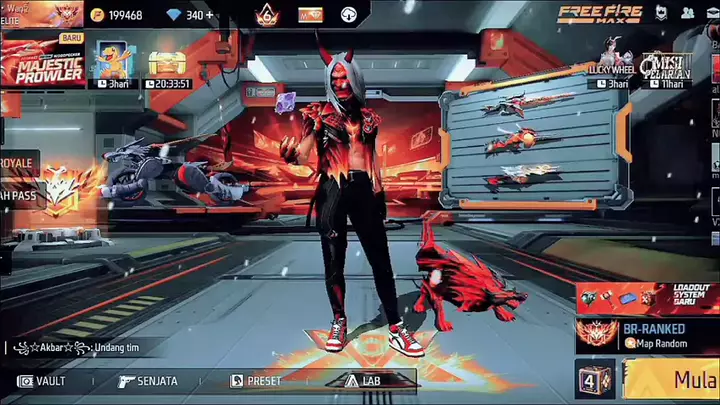Viewport: 720px width, 405px height.
Task: Change squad size via the 4 cube
Action: (595, 380)
